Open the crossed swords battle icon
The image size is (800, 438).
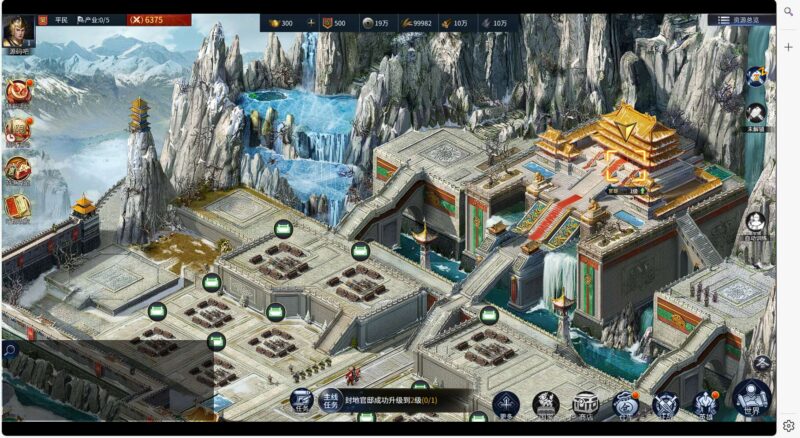click(665, 403)
